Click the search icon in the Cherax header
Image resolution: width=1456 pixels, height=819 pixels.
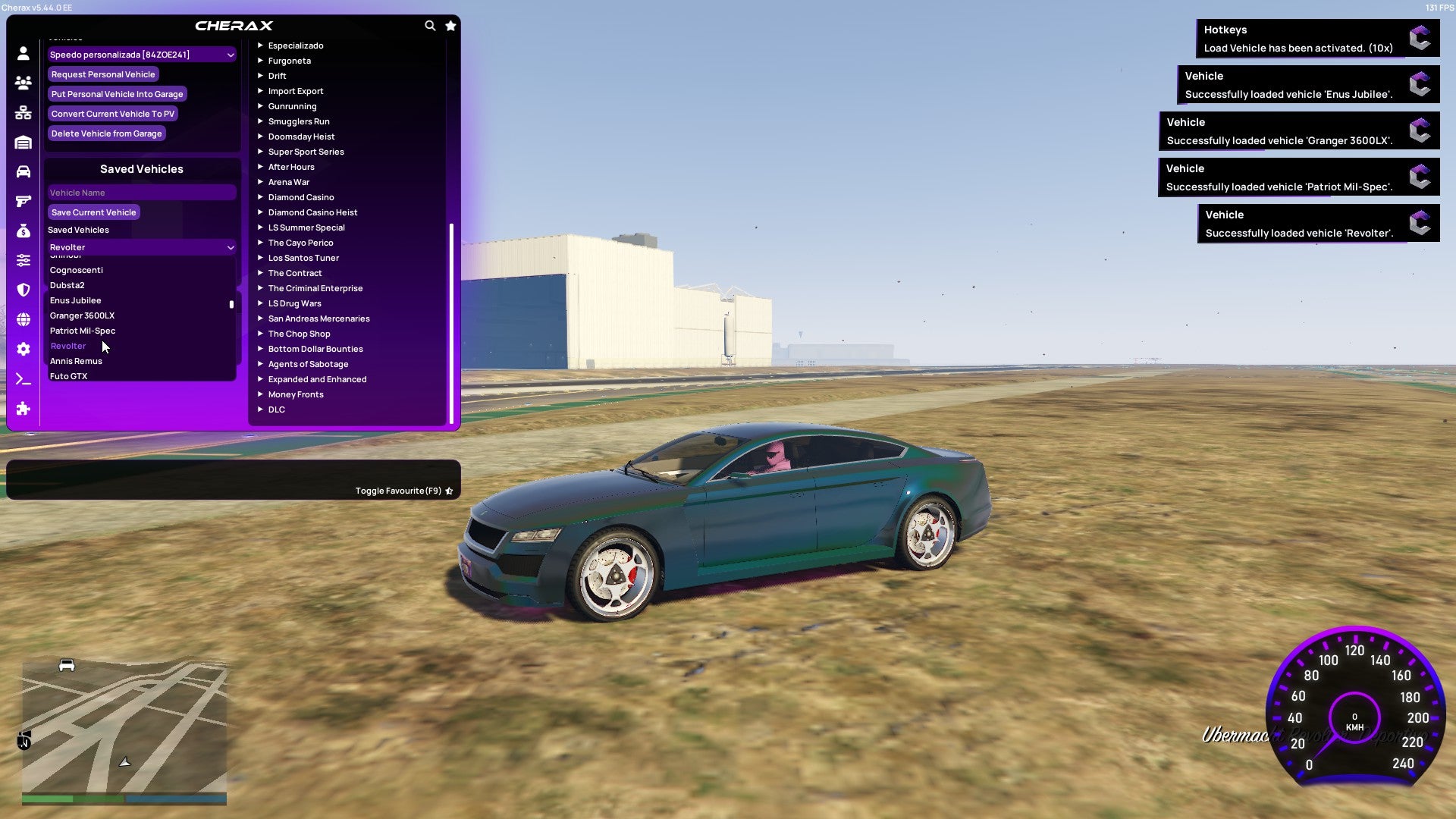coord(430,25)
